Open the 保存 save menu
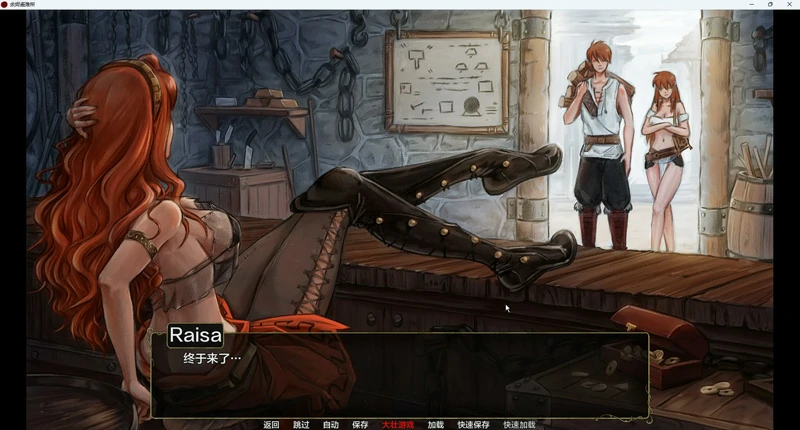 click(360, 424)
